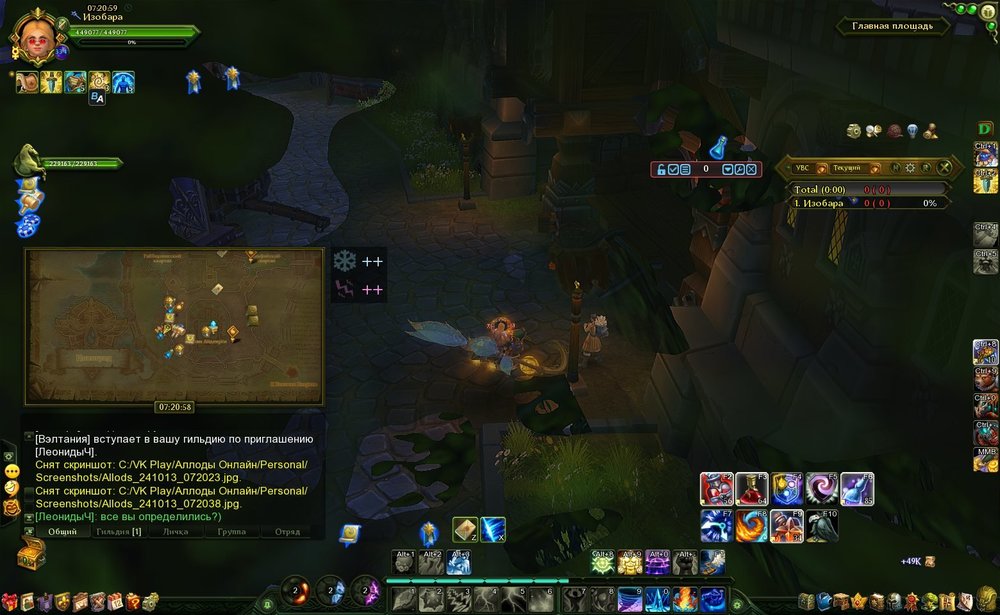1000x615 pixels.
Task: Switch to the Группа chat tab
Action: click(x=231, y=531)
